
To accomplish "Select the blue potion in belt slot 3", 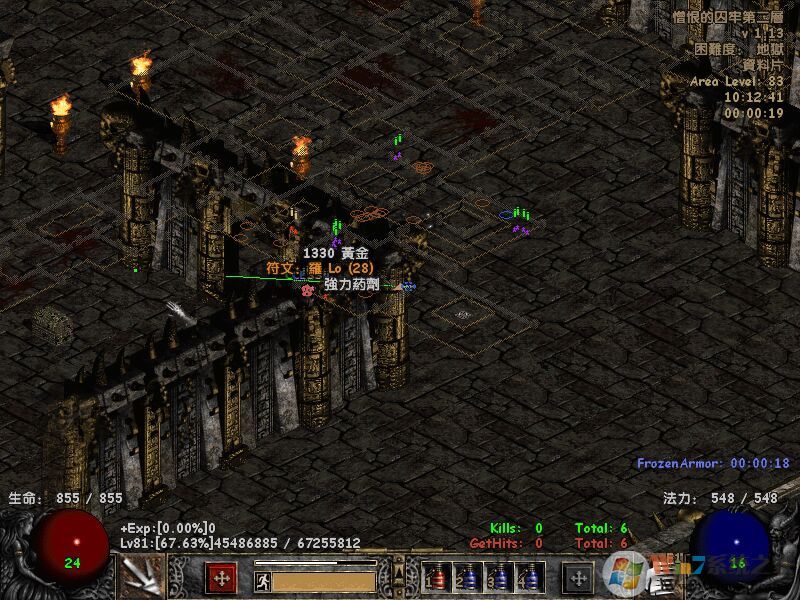I will 499,578.
